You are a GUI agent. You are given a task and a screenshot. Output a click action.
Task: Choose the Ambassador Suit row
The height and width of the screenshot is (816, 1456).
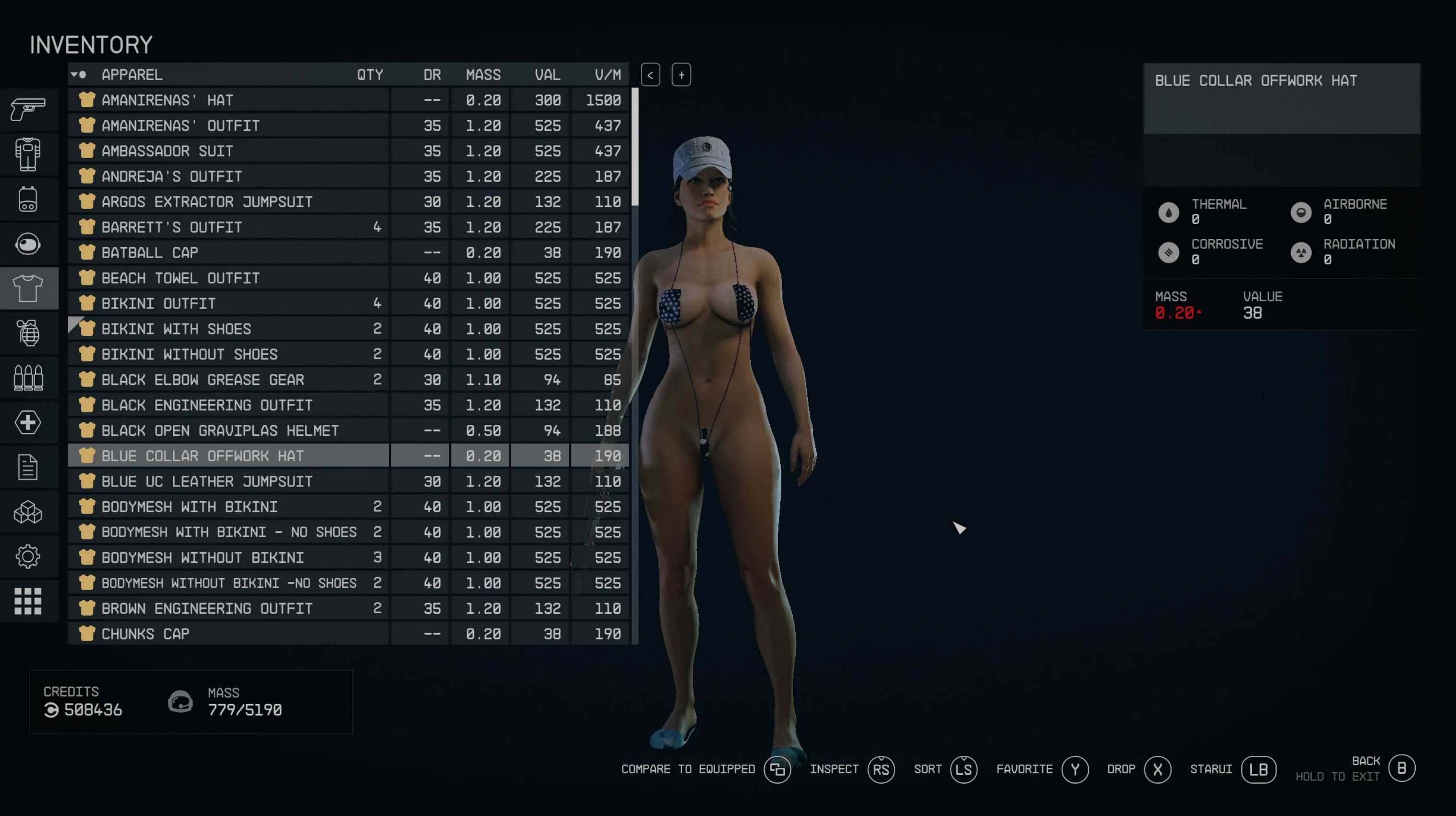(167, 151)
